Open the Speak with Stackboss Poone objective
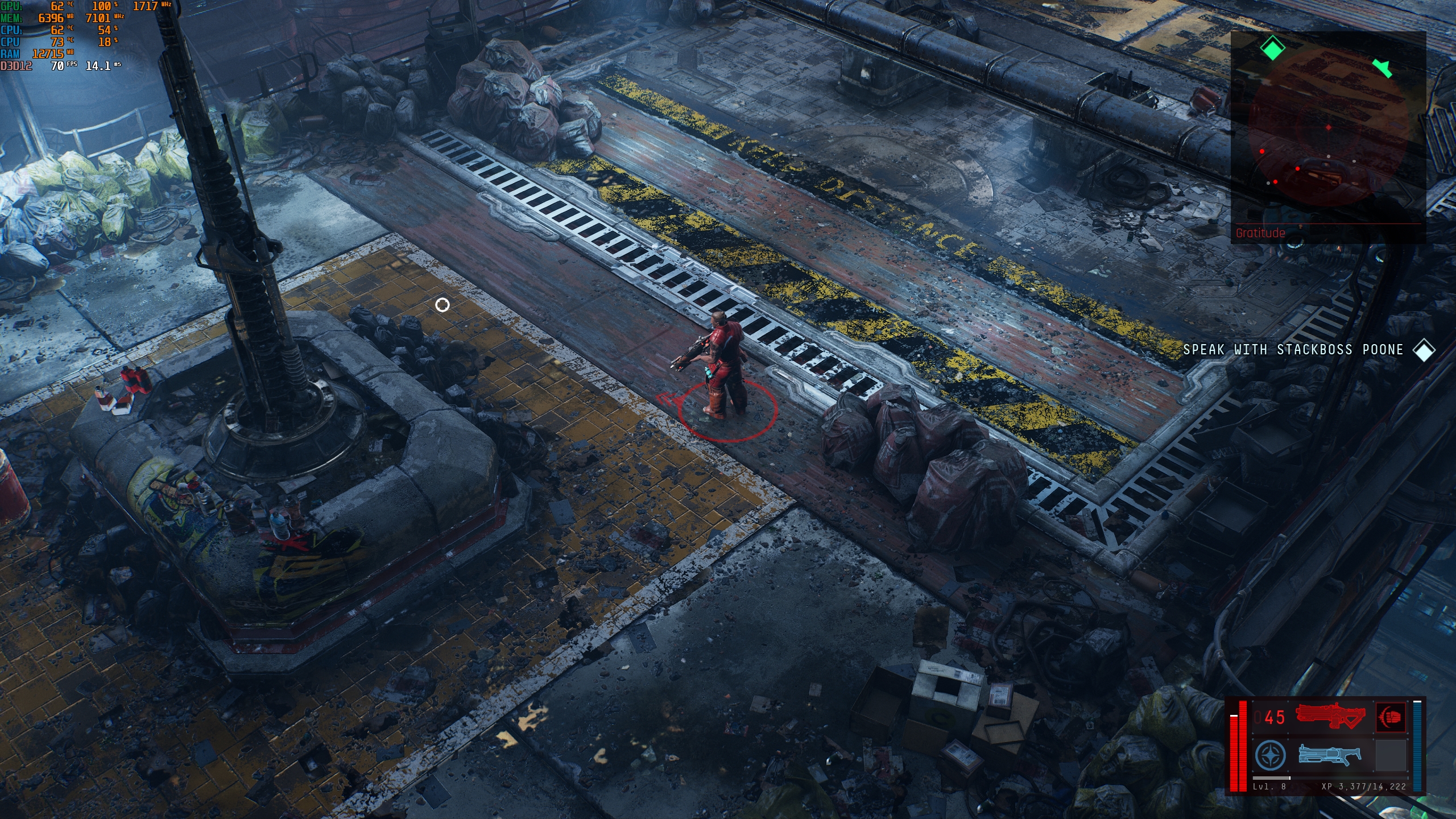This screenshot has height=819, width=1456. tap(1293, 350)
